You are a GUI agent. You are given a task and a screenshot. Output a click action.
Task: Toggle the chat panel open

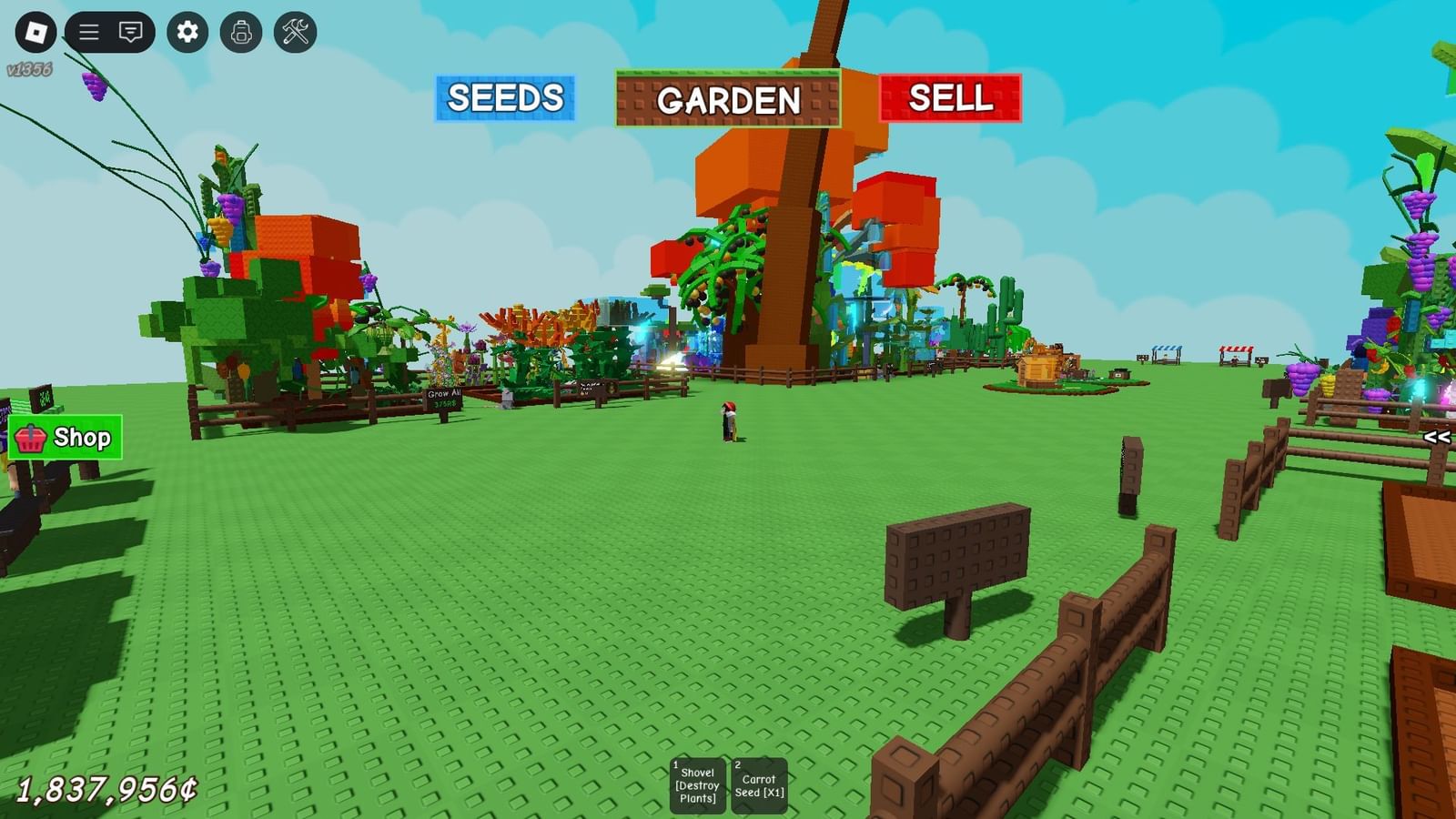point(129,30)
